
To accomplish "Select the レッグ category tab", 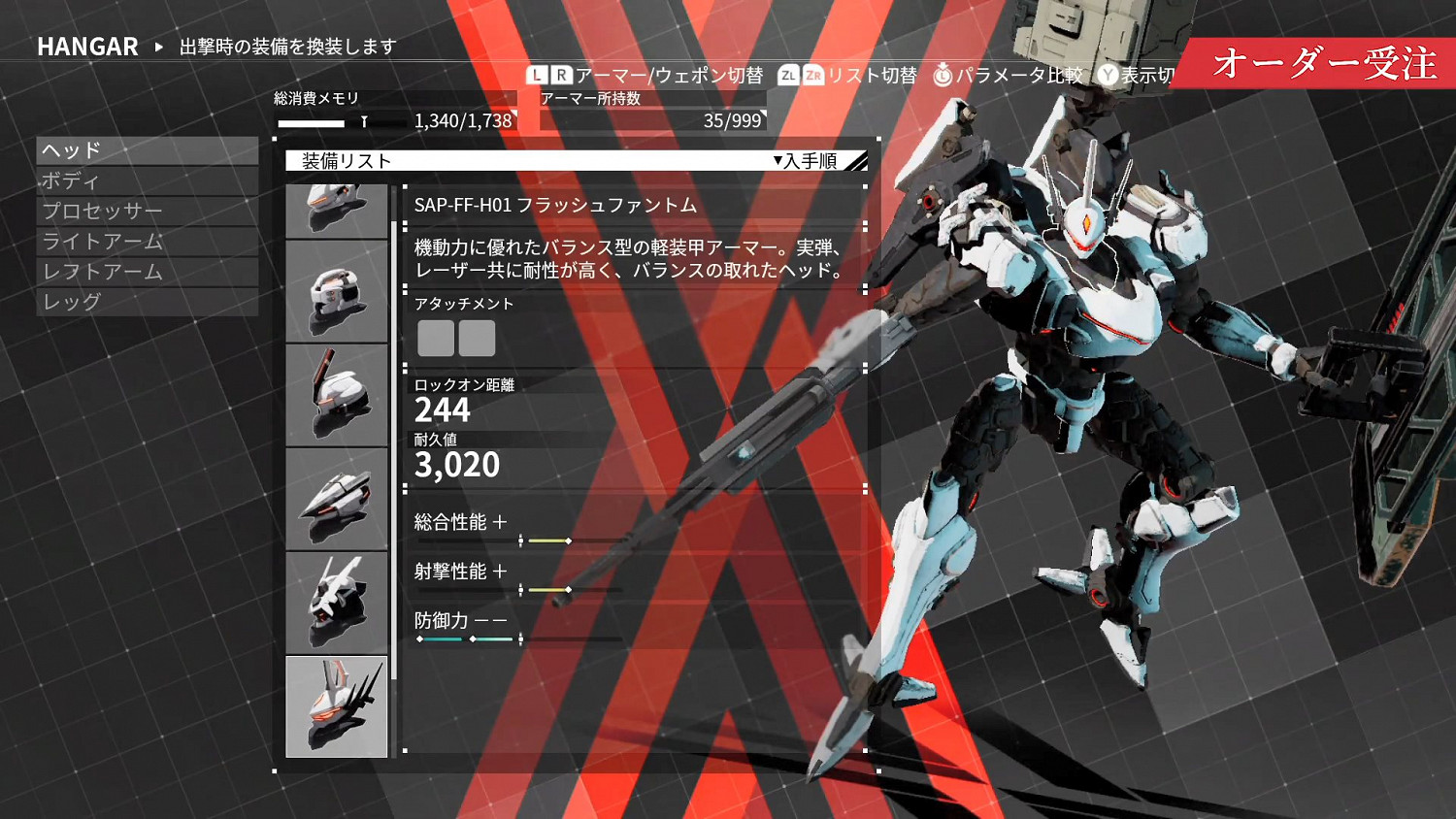I will coord(148,303).
